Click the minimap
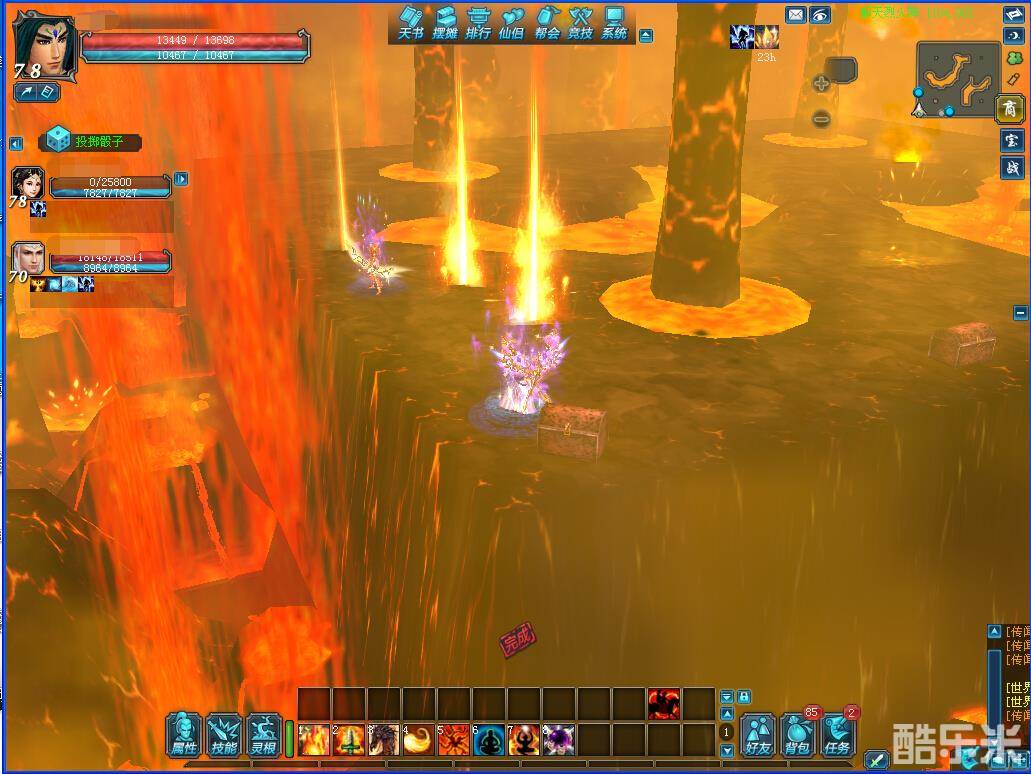Image resolution: width=1031 pixels, height=774 pixels. [x=956, y=78]
